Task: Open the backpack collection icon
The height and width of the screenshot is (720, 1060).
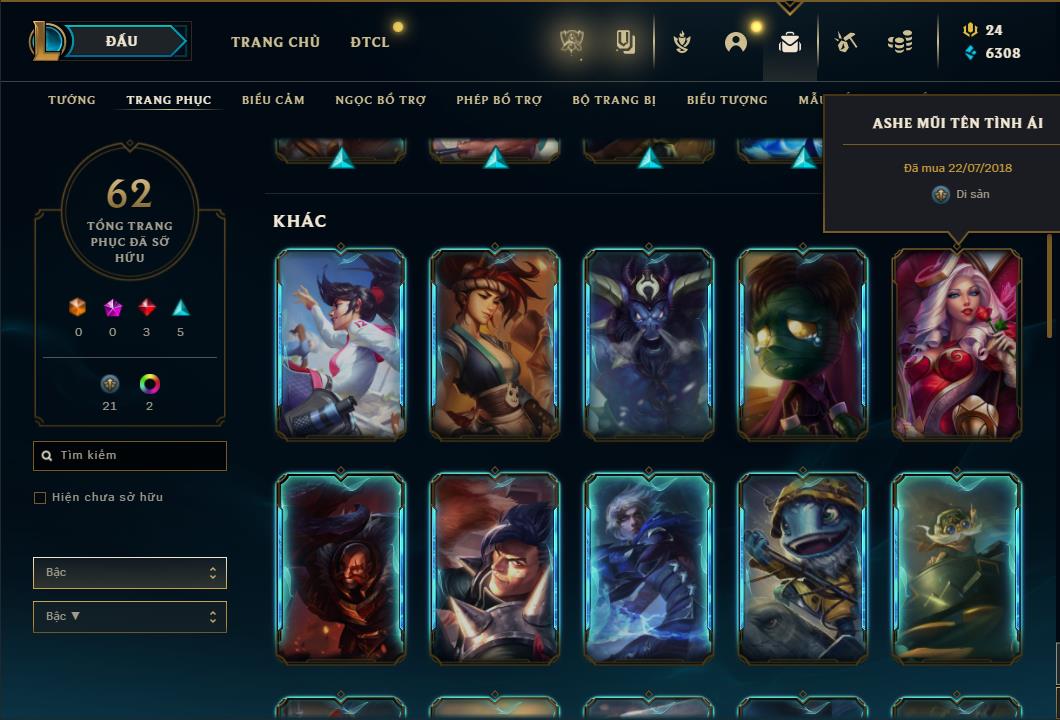Action: (x=790, y=42)
